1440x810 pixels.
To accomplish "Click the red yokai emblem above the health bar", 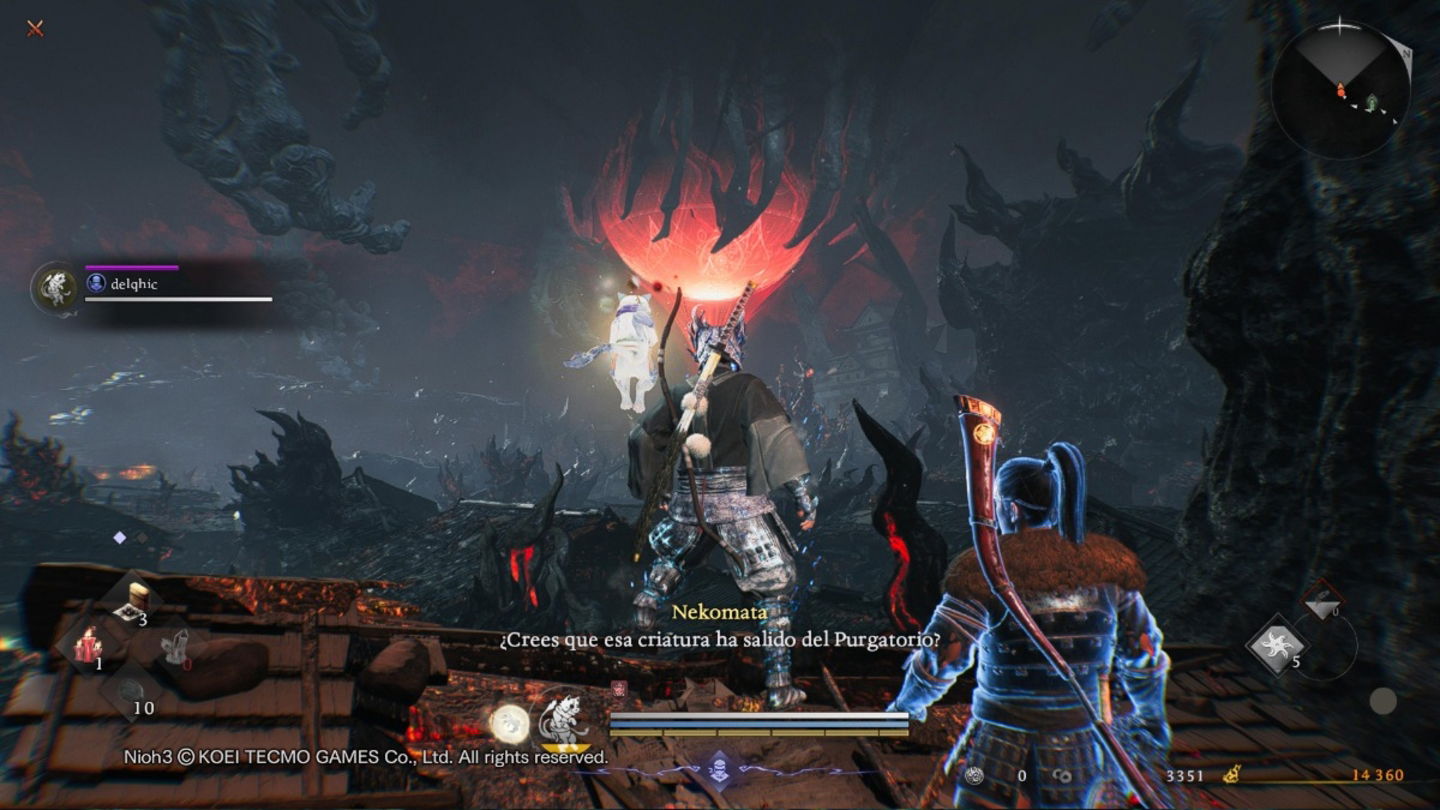I will pos(618,688).
